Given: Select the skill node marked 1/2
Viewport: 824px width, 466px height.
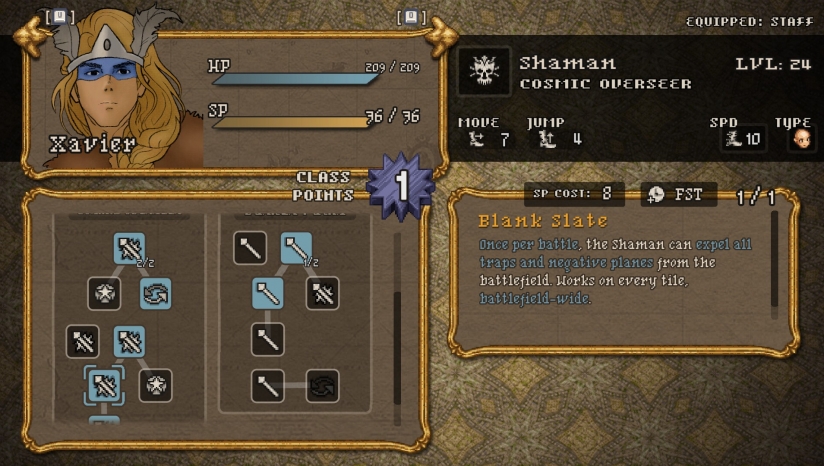Looking at the screenshot, I should [x=296, y=248].
